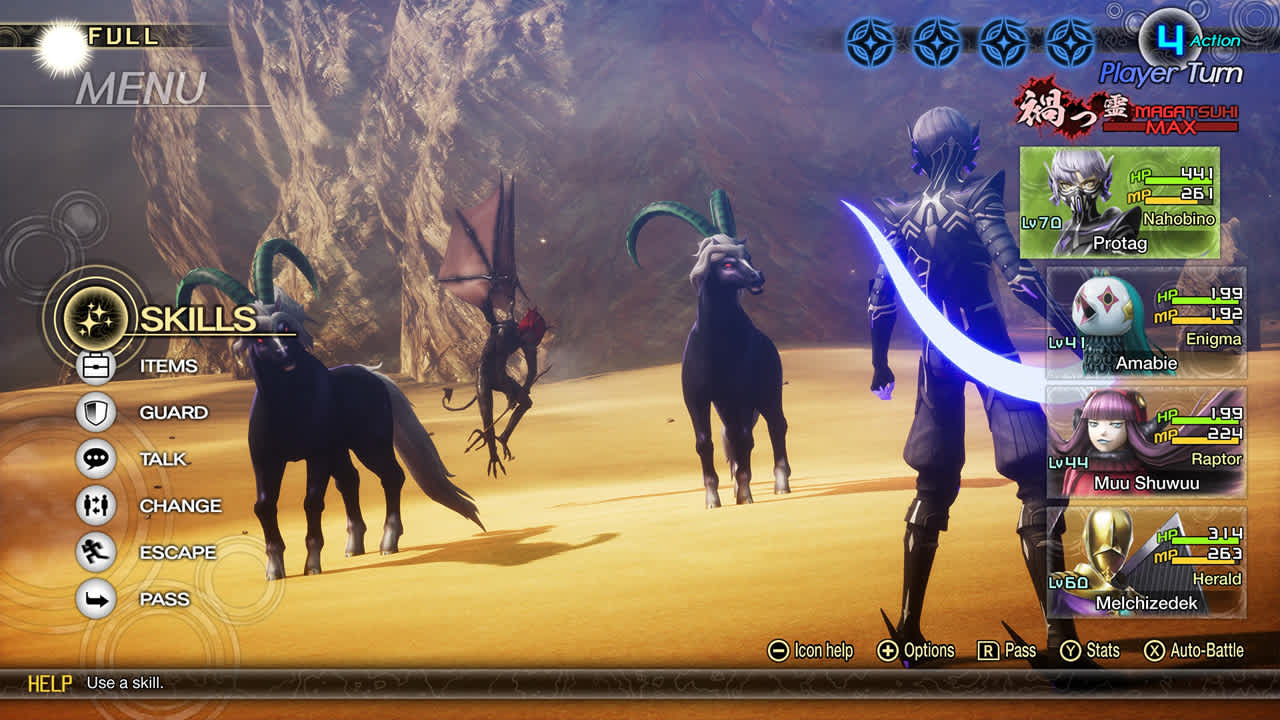Open the Options menu
The height and width of the screenshot is (720, 1280).
888,650
